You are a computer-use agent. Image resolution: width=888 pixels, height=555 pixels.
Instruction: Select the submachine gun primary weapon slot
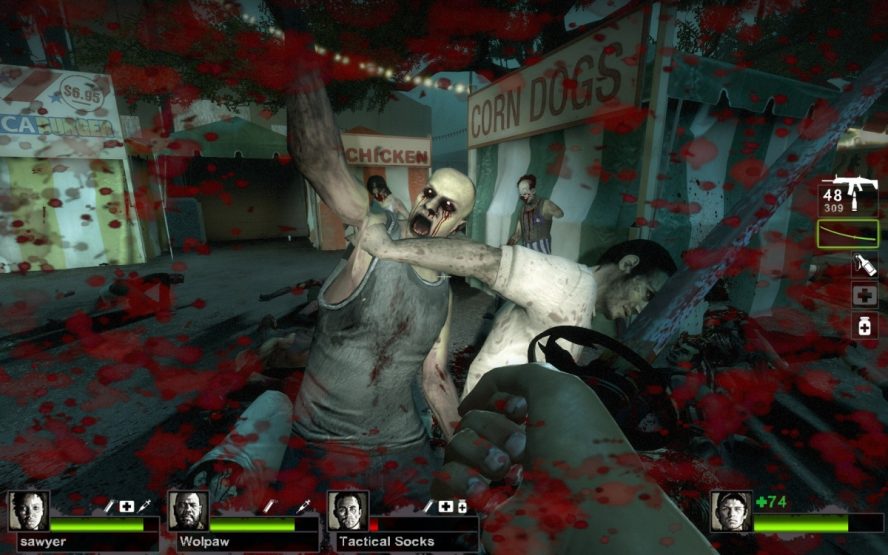click(x=849, y=196)
